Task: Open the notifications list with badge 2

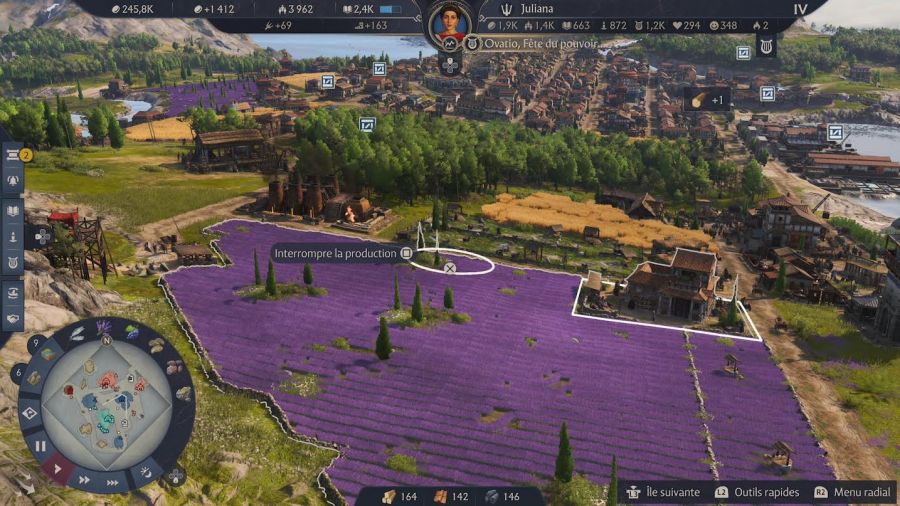Action: pyautogui.click(x=14, y=155)
